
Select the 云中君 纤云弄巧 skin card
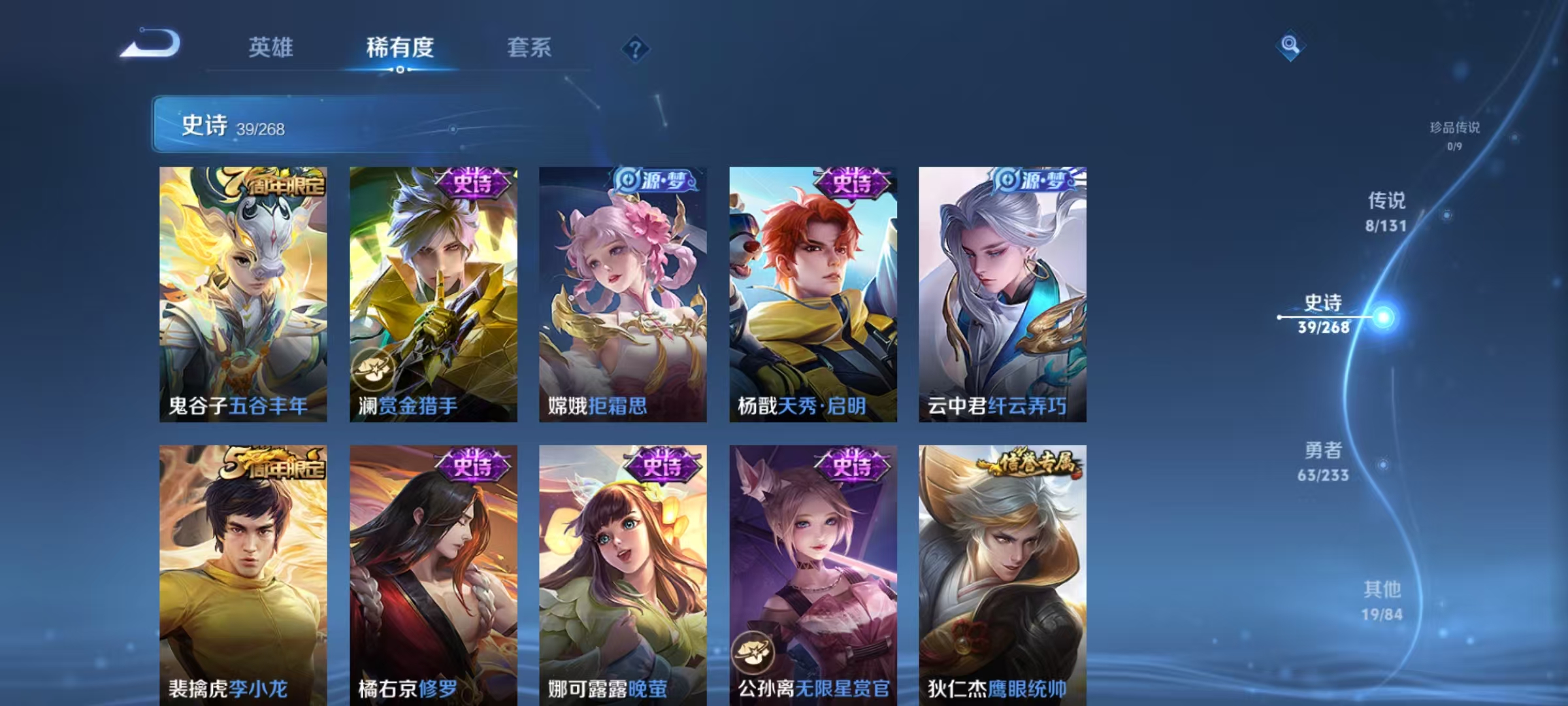[x=1002, y=294]
